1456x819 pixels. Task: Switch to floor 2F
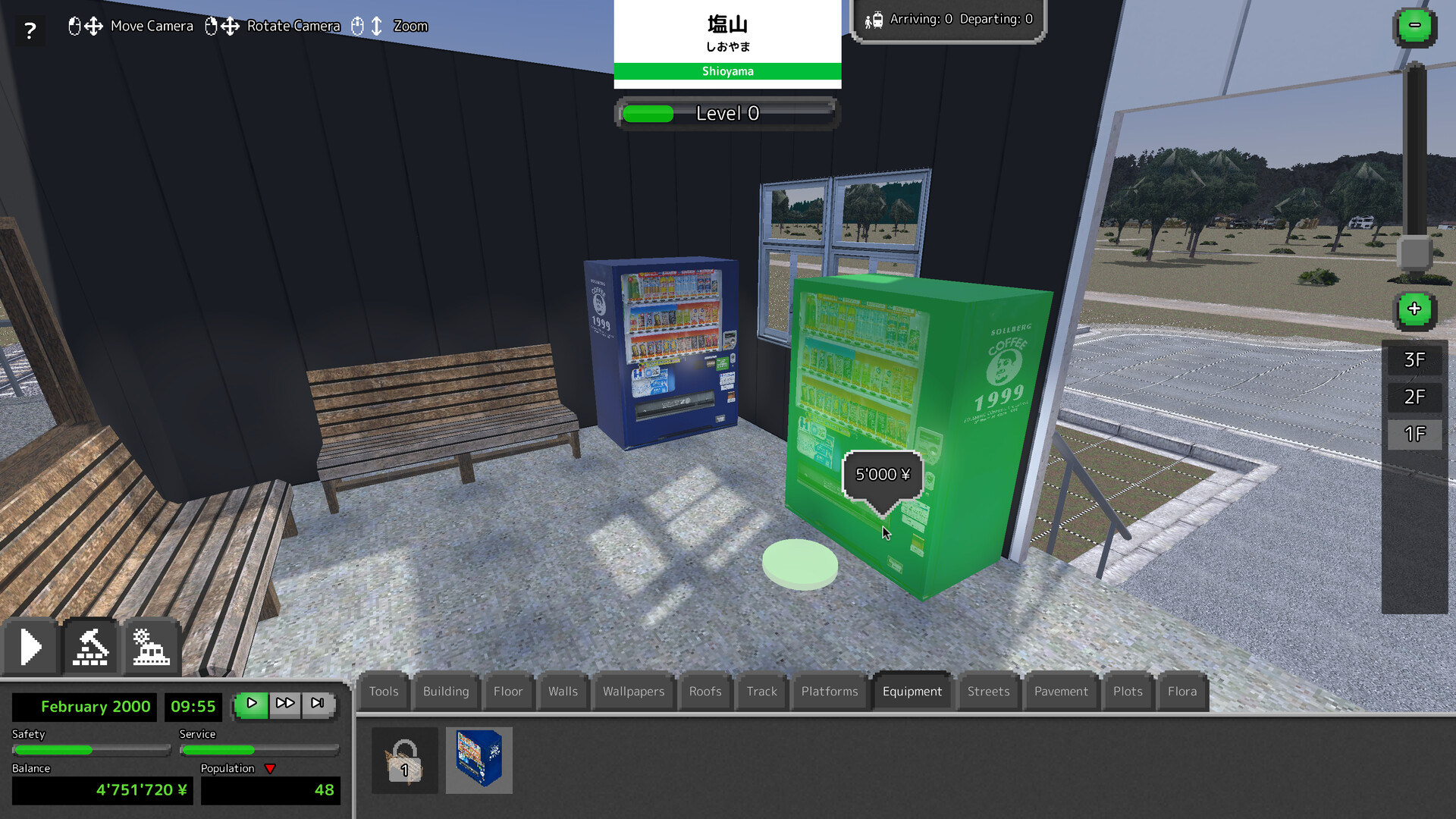pyautogui.click(x=1414, y=396)
